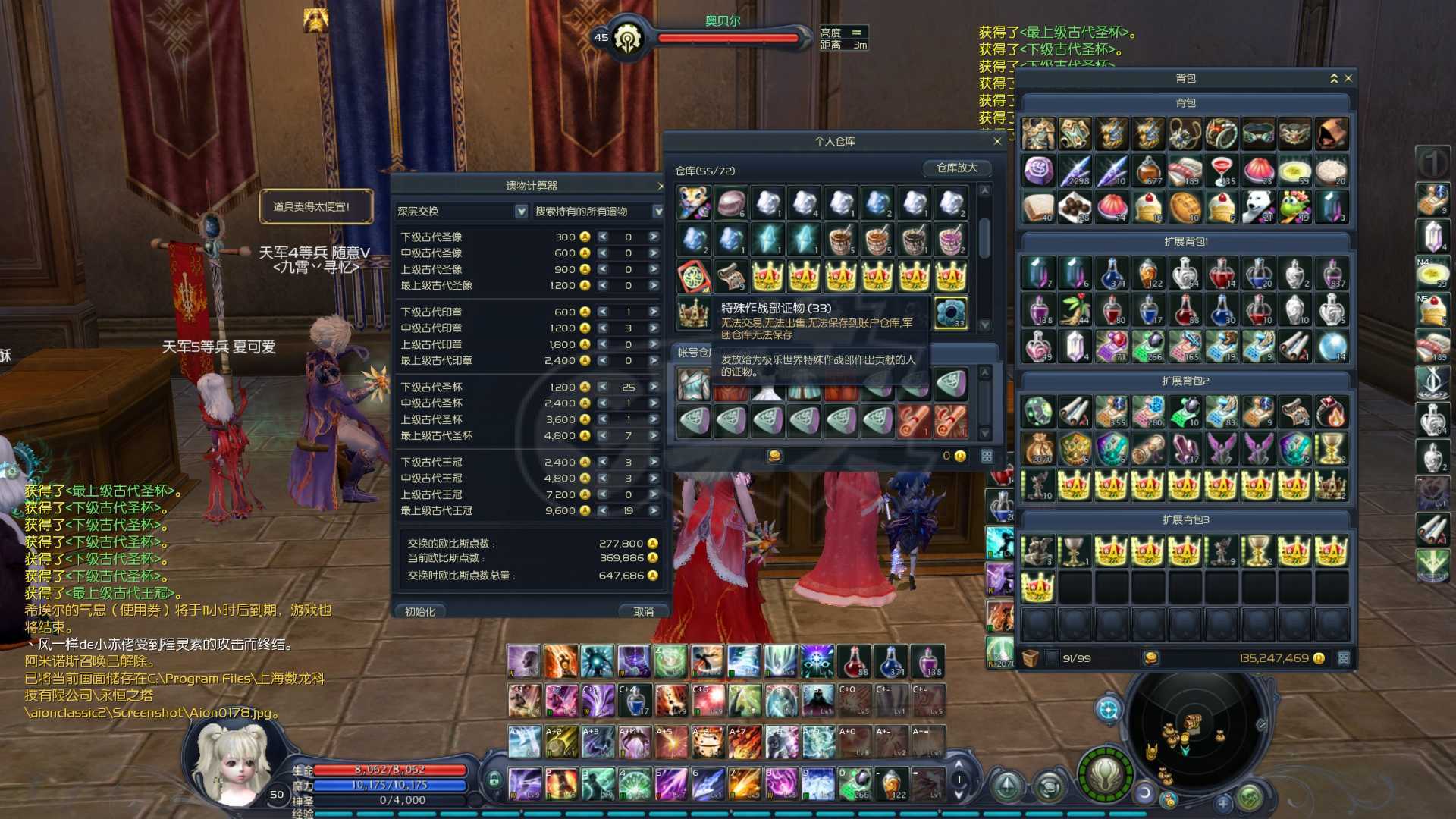Close the 个人仓库 warehouse window
Image resolution: width=1456 pixels, height=819 pixels.
tap(997, 141)
